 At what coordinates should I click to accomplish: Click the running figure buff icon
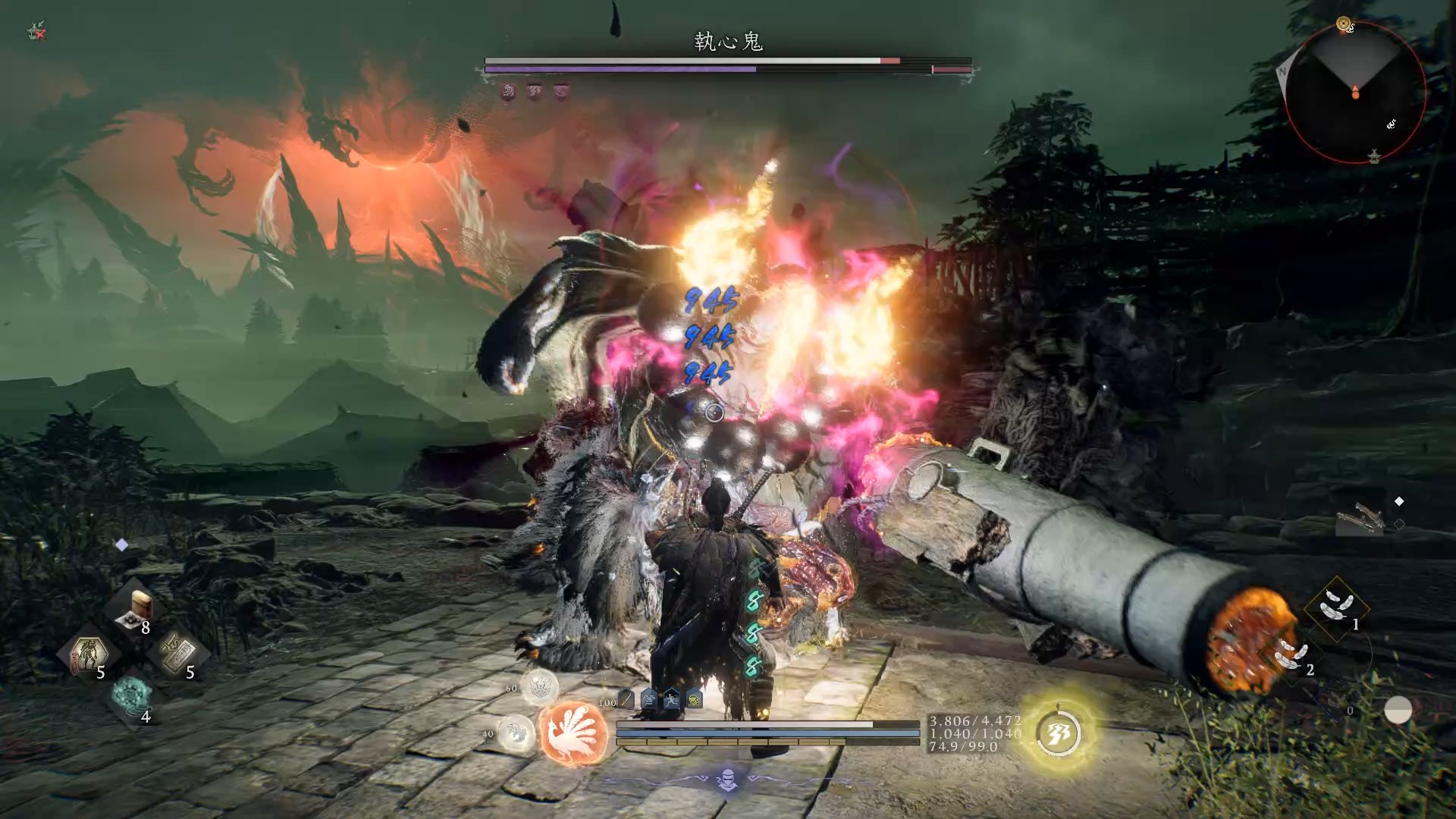672,699
